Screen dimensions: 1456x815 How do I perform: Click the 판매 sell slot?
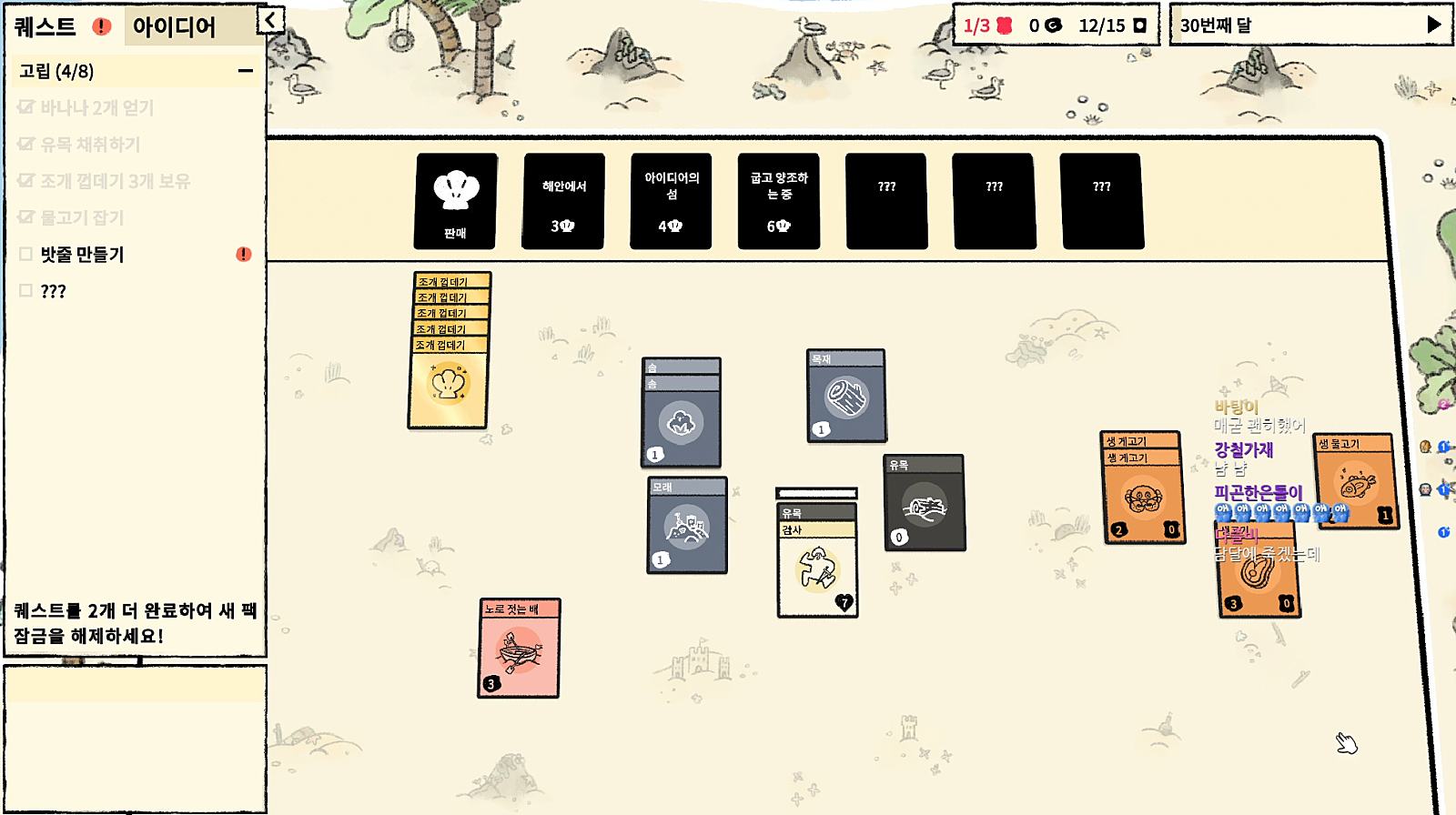click(x=455, y=201)
